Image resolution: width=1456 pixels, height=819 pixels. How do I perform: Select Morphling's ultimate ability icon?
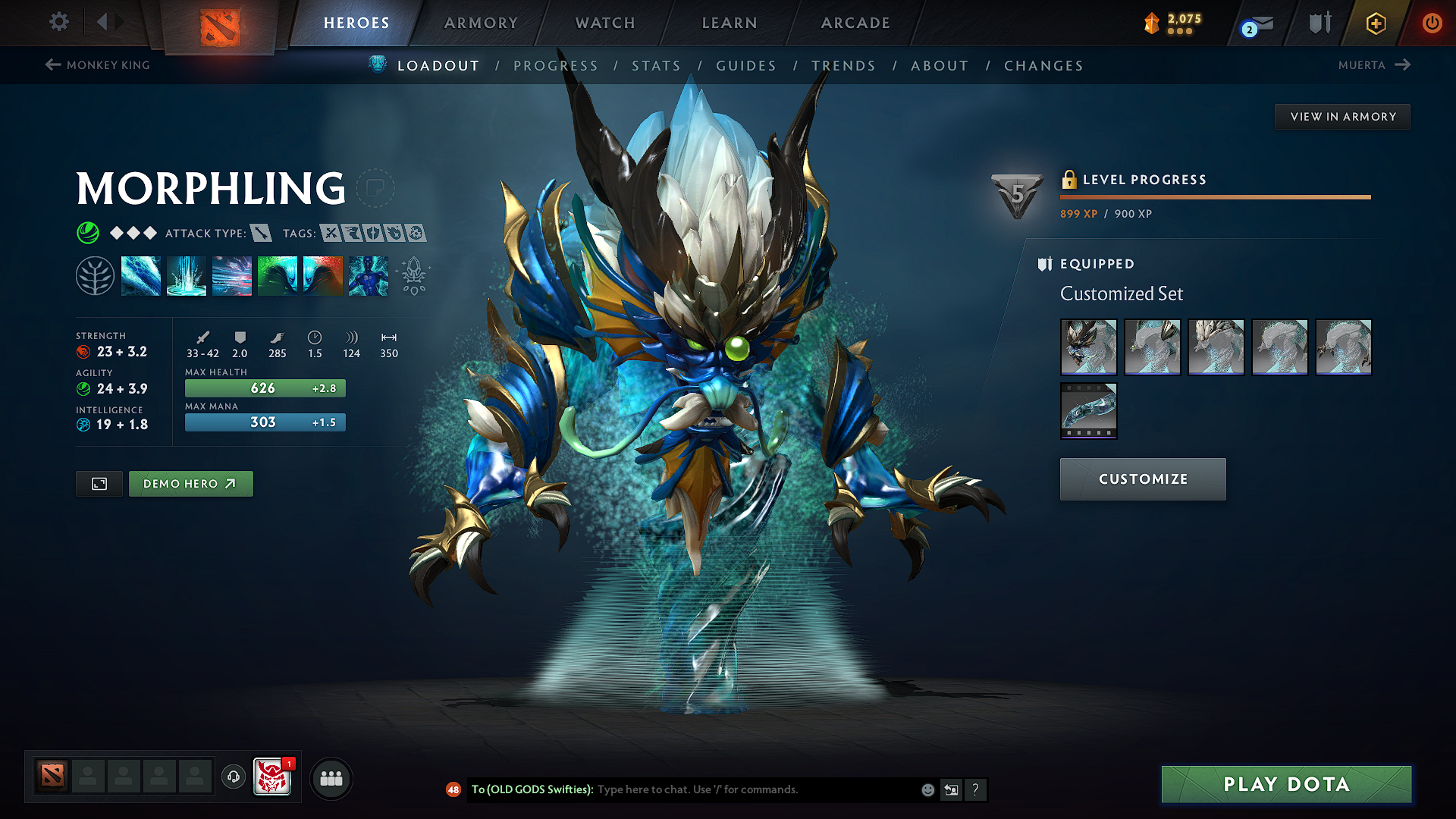(x=368, y=275)
